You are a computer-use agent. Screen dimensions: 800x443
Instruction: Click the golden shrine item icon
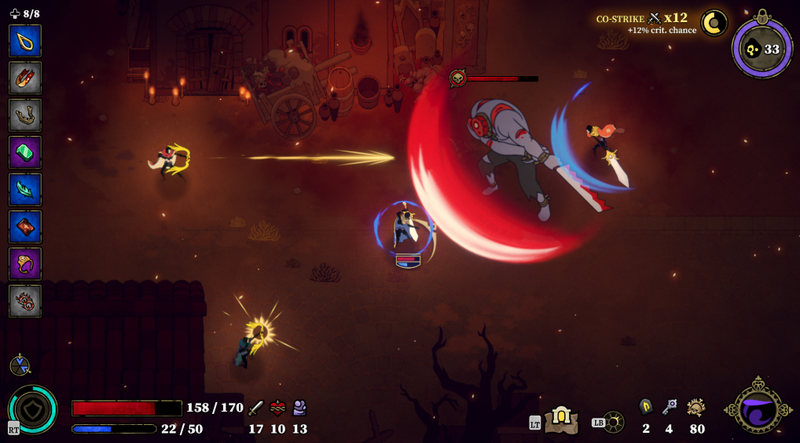coord(561,418)
